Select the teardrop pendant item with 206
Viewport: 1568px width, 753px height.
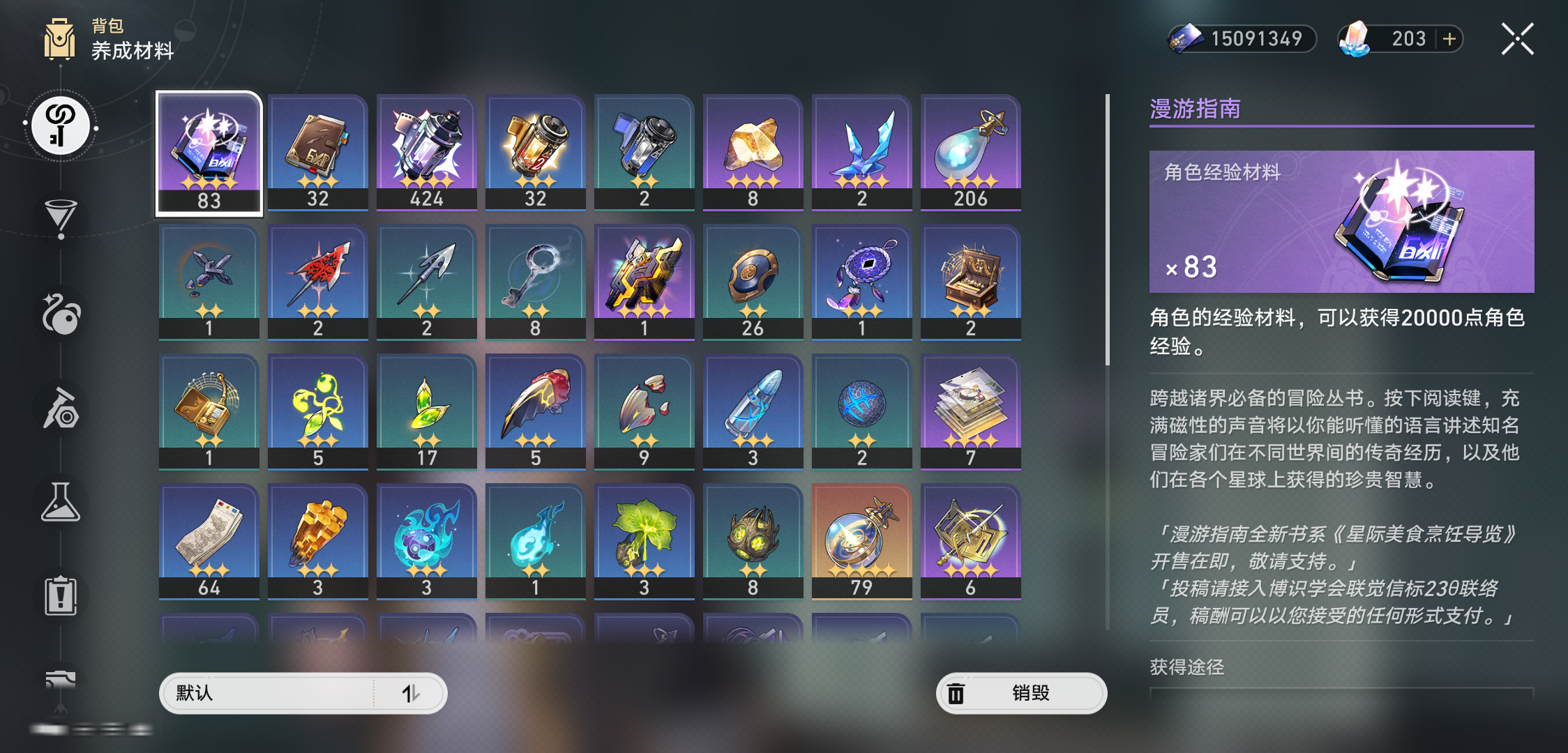tap(971, 153)
